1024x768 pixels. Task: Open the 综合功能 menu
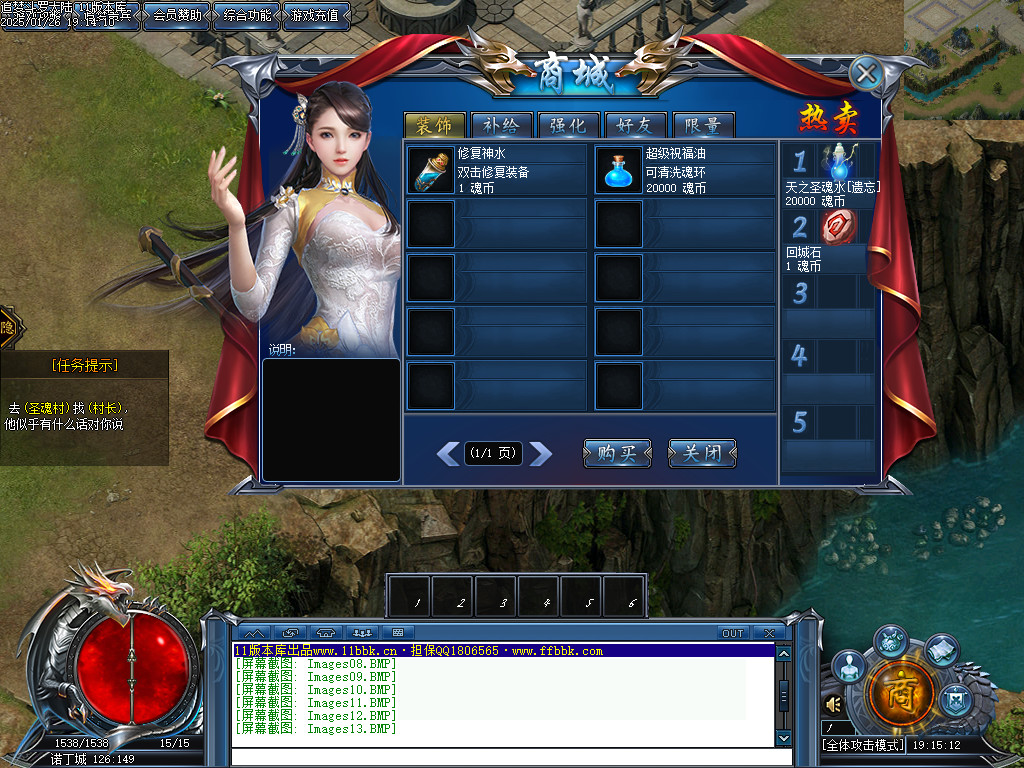[x=246, y=15]
